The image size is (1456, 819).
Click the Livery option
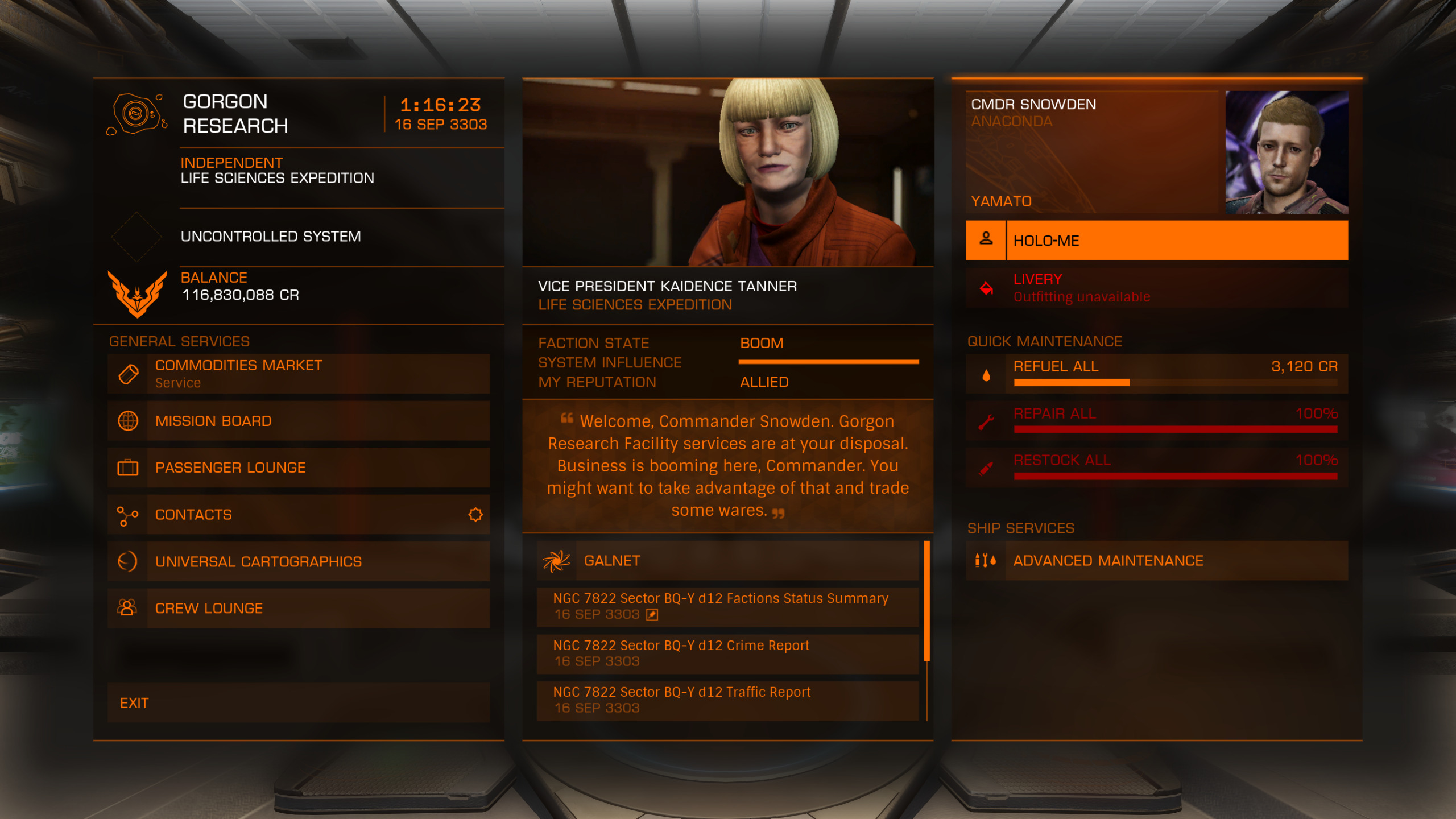coord(1156,288)
